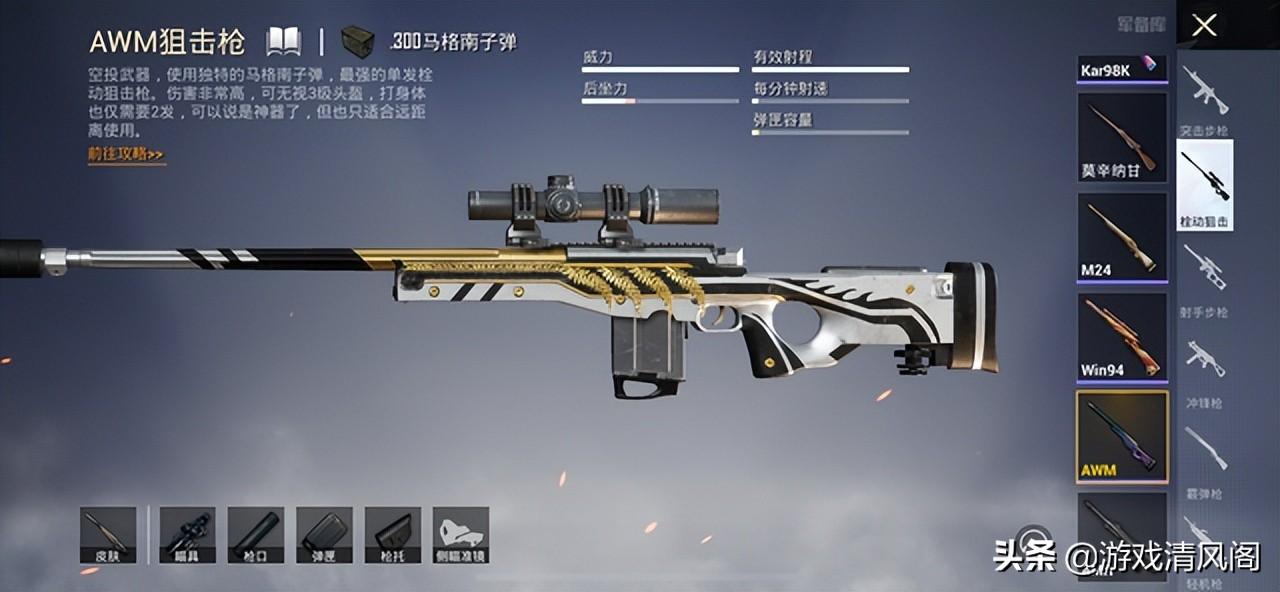Switch to the assault rifle (突击步枪) category
Viewport: 1280px width, 592px height.
tap(1205, 98)
